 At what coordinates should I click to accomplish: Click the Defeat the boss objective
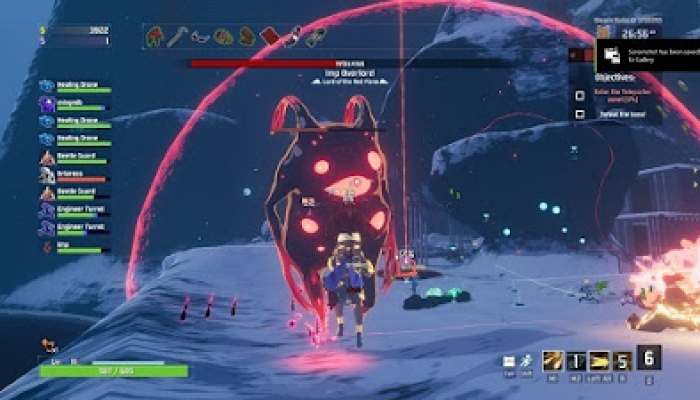[620, 115]
